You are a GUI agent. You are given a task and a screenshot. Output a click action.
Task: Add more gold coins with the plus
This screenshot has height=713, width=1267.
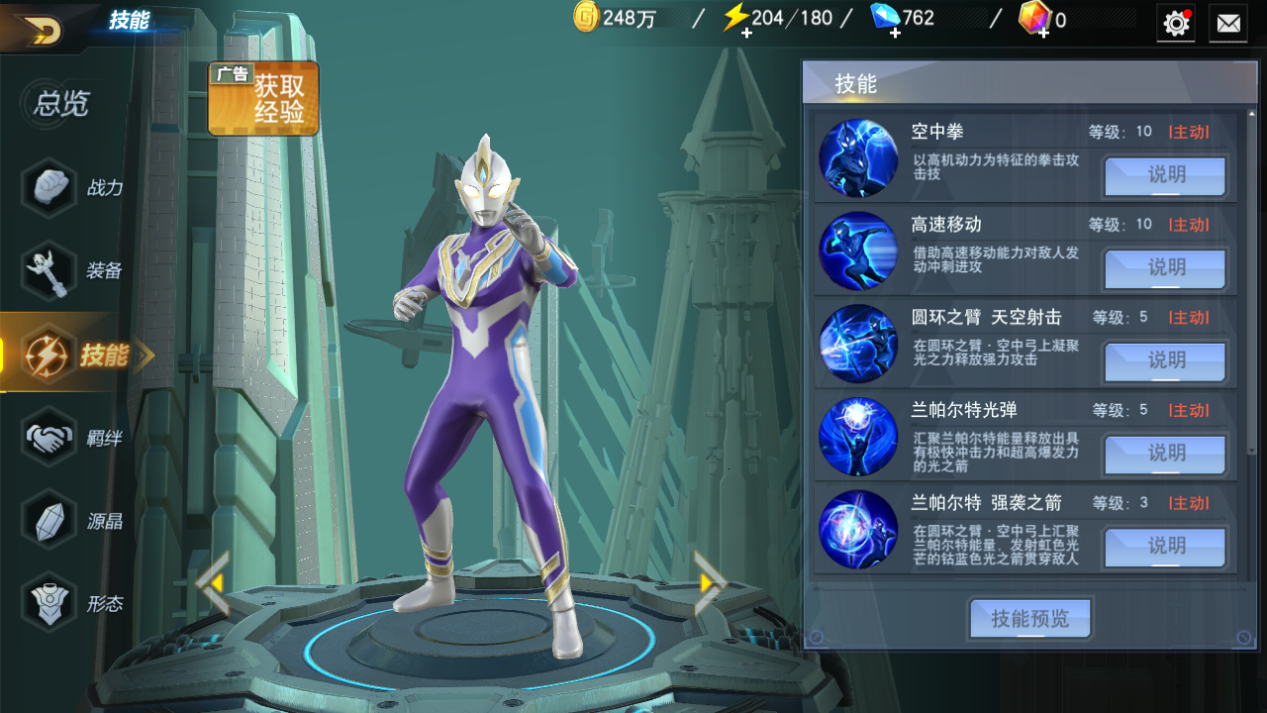(587, 18)
